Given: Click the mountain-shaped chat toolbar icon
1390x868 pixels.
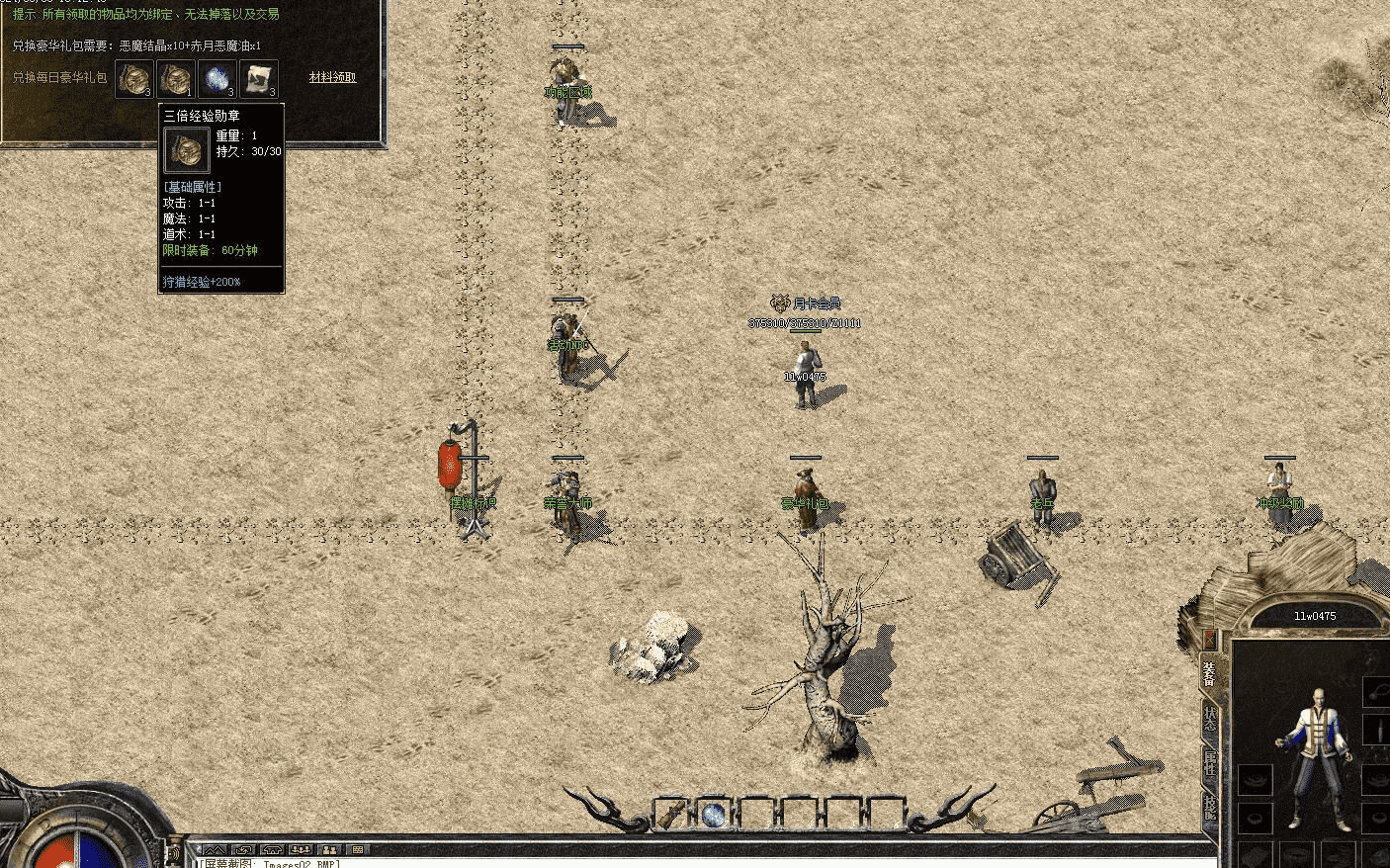Looking at the screenshot, I should tap(215, 849).
